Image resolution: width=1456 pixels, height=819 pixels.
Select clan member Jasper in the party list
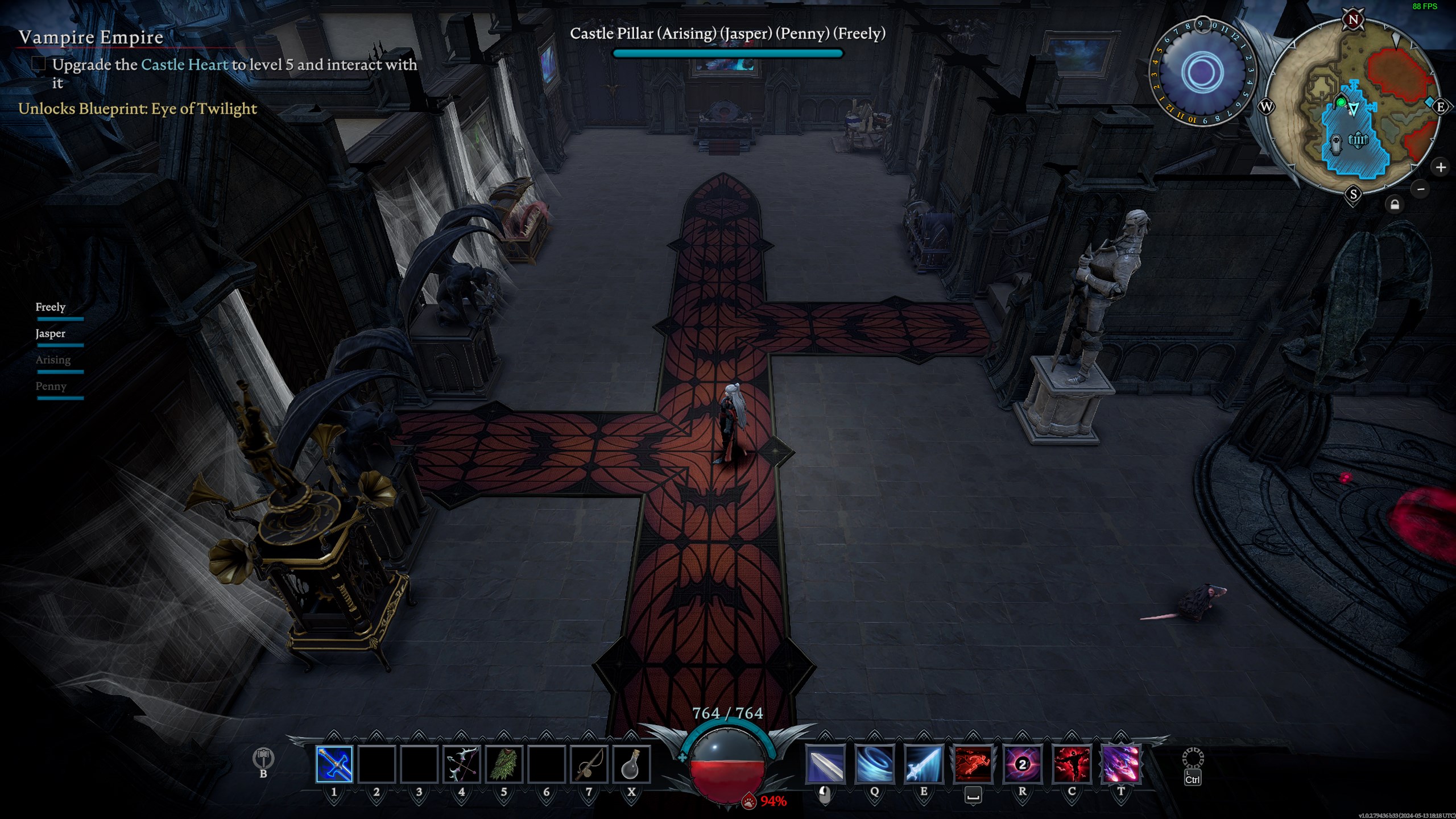(x=51, y=333)
